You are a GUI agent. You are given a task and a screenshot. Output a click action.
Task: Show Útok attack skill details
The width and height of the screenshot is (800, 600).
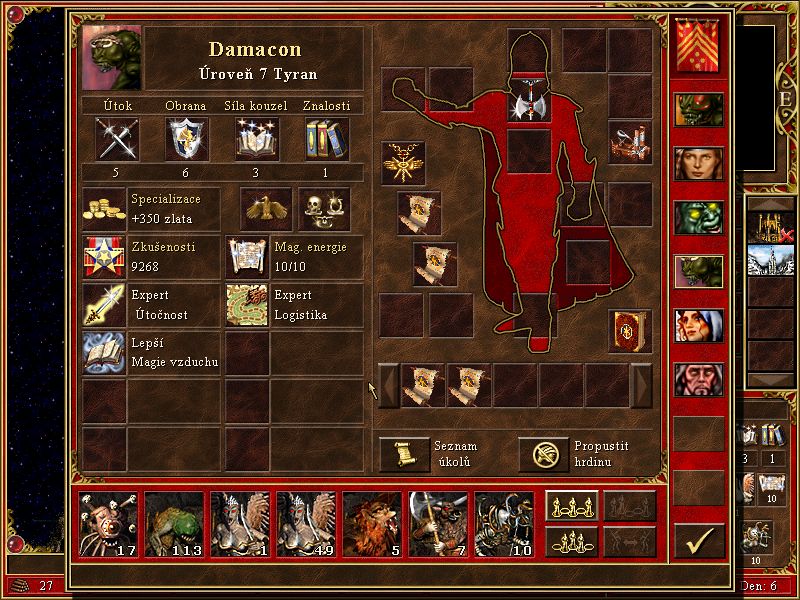click(117, 138)
